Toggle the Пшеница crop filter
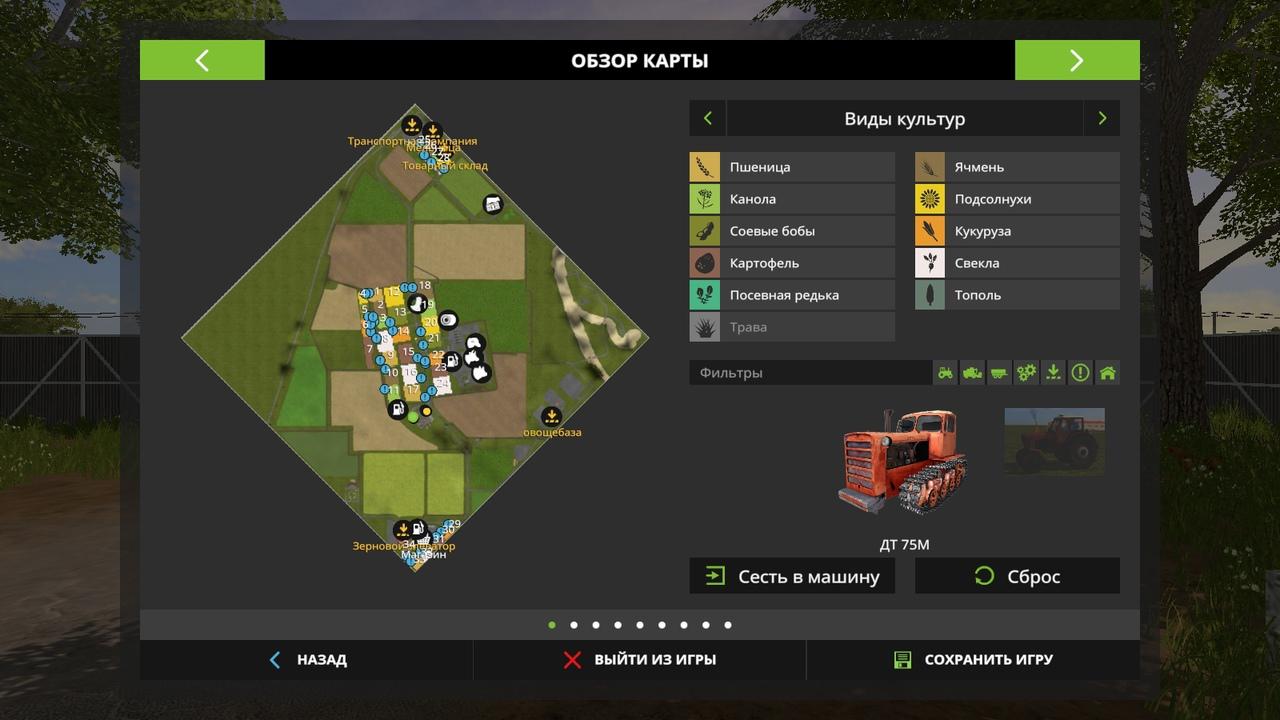 792,167
